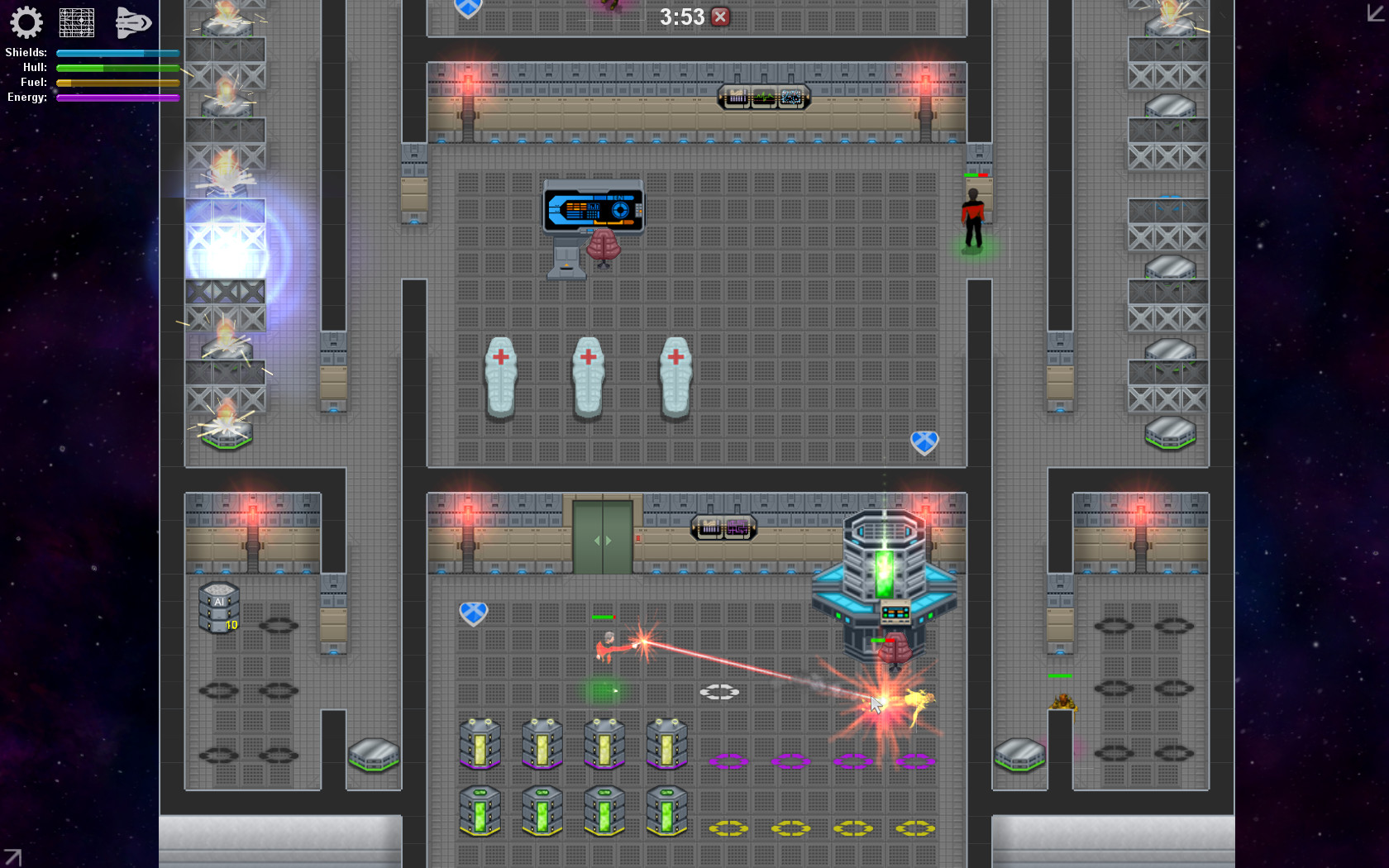Screen dimensions: 1389x868
Task: Open the settings gear menu
Action: 26,22
